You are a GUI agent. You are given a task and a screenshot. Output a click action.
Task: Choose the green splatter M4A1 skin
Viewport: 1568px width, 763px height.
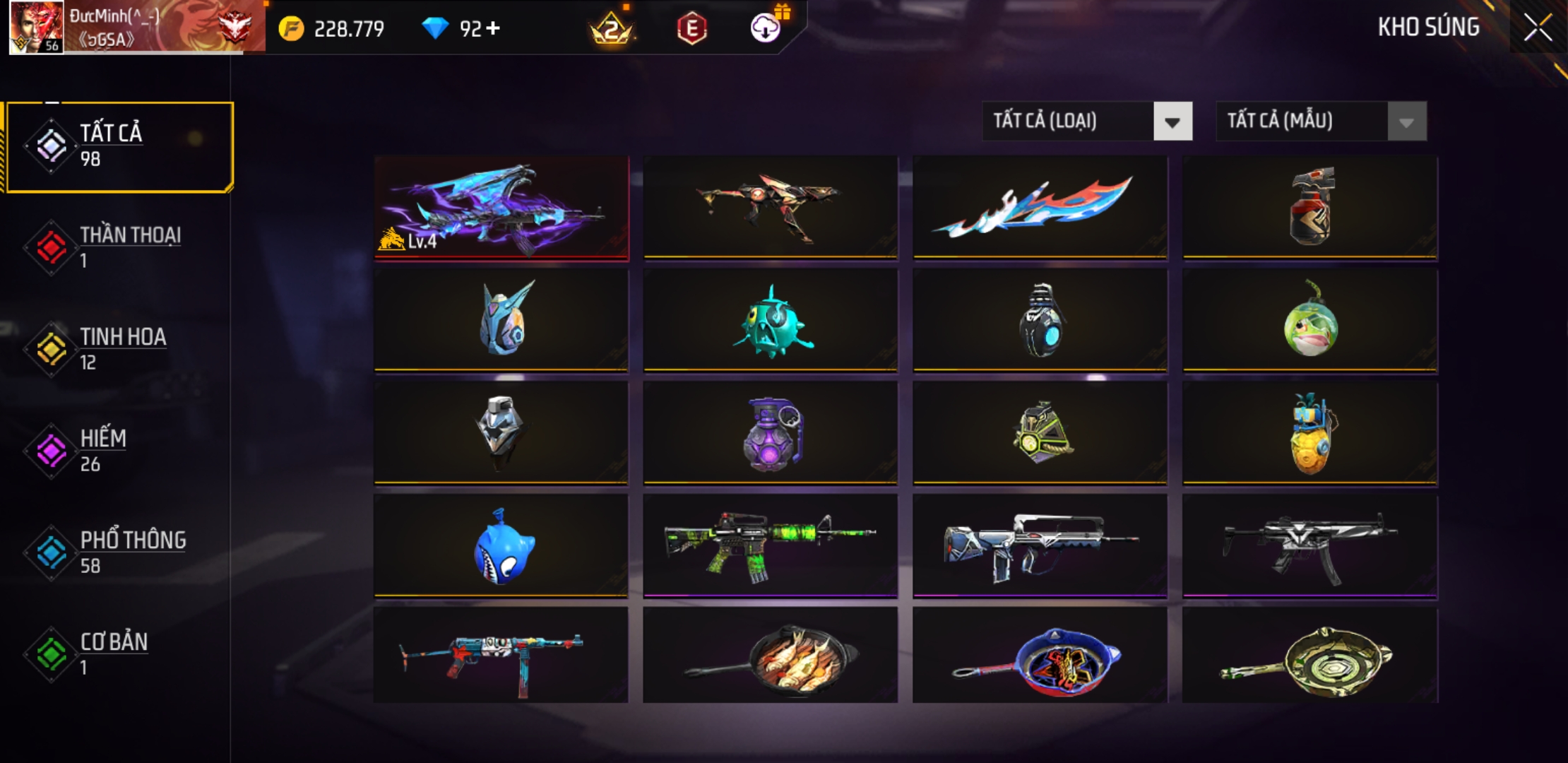click(x=770, y=547)
